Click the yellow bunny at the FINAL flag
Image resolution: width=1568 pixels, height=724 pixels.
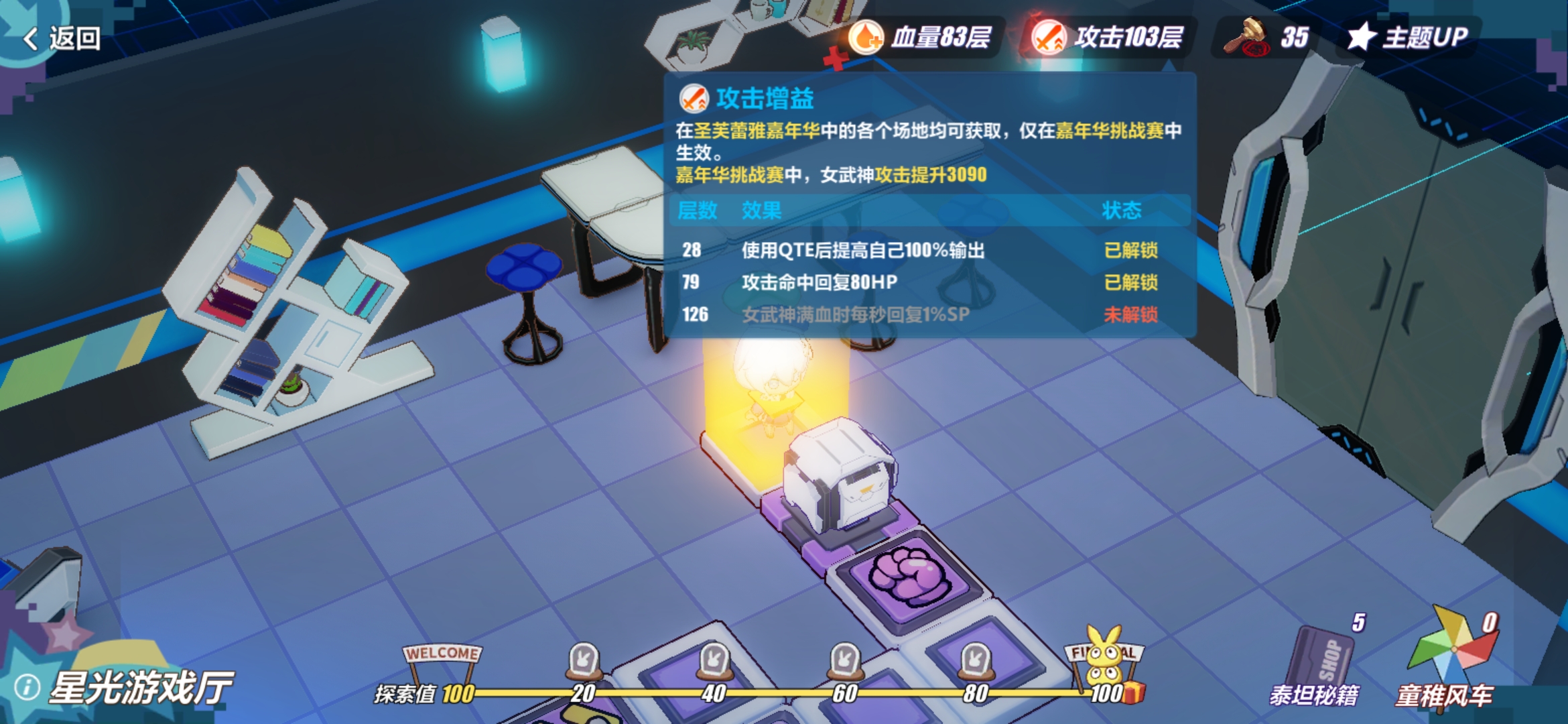click(x=1105, y=656)
